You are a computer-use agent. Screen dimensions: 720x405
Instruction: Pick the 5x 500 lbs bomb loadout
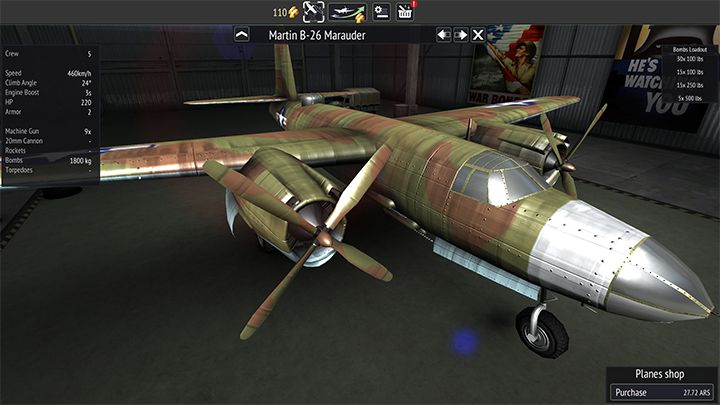coord(689,97)
